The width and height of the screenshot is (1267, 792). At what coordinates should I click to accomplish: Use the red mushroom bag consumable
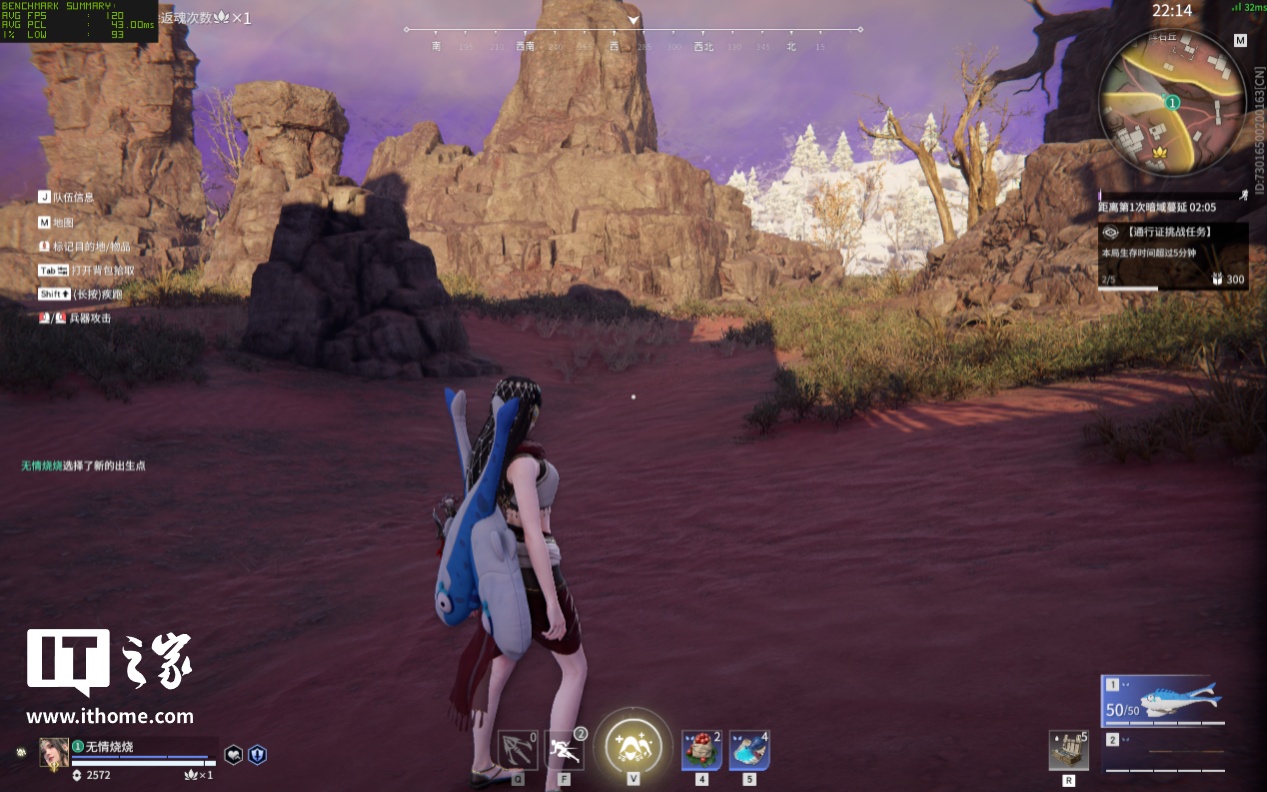[701, 750]
